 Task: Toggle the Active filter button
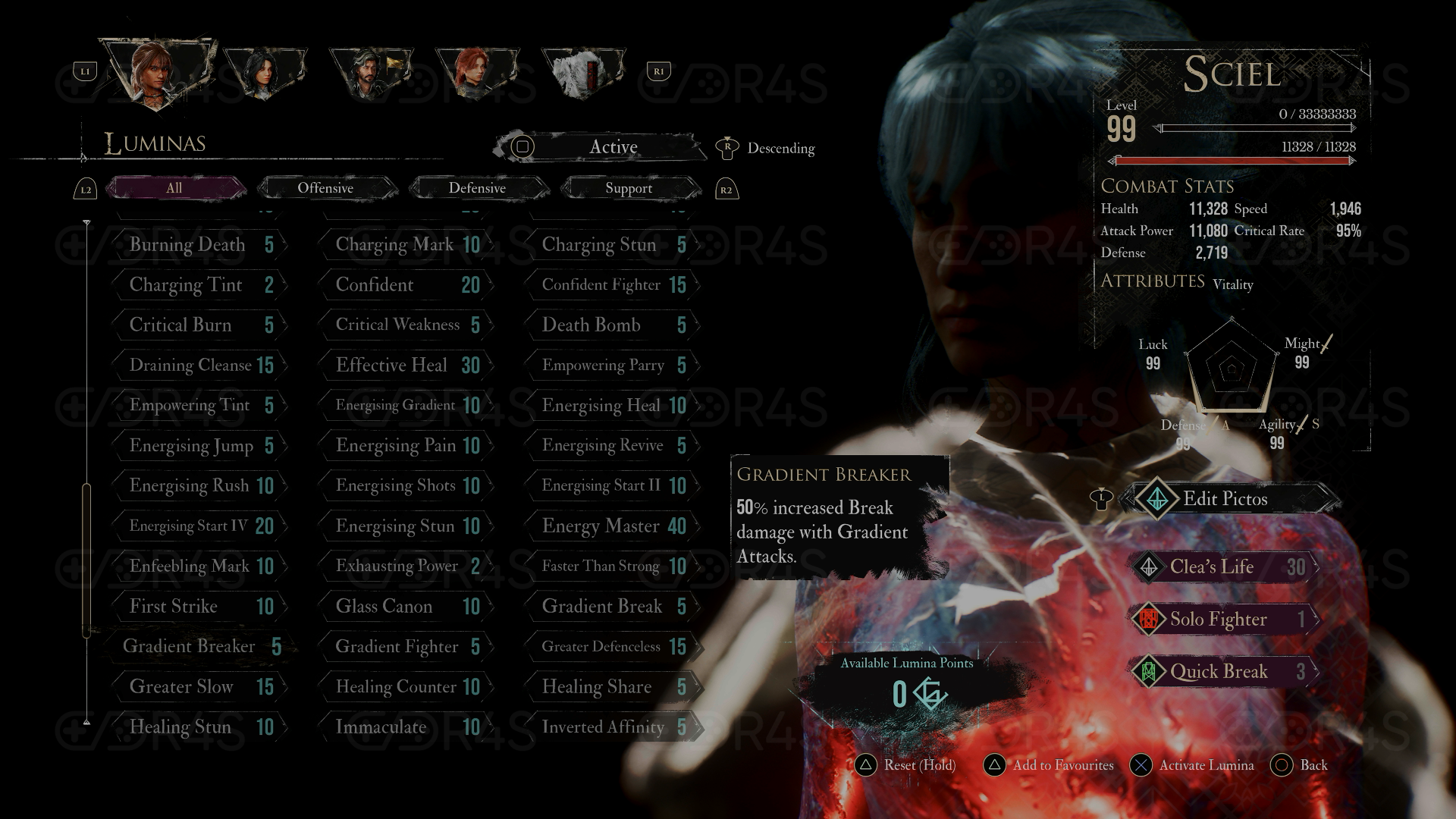[x=599, y=147]
